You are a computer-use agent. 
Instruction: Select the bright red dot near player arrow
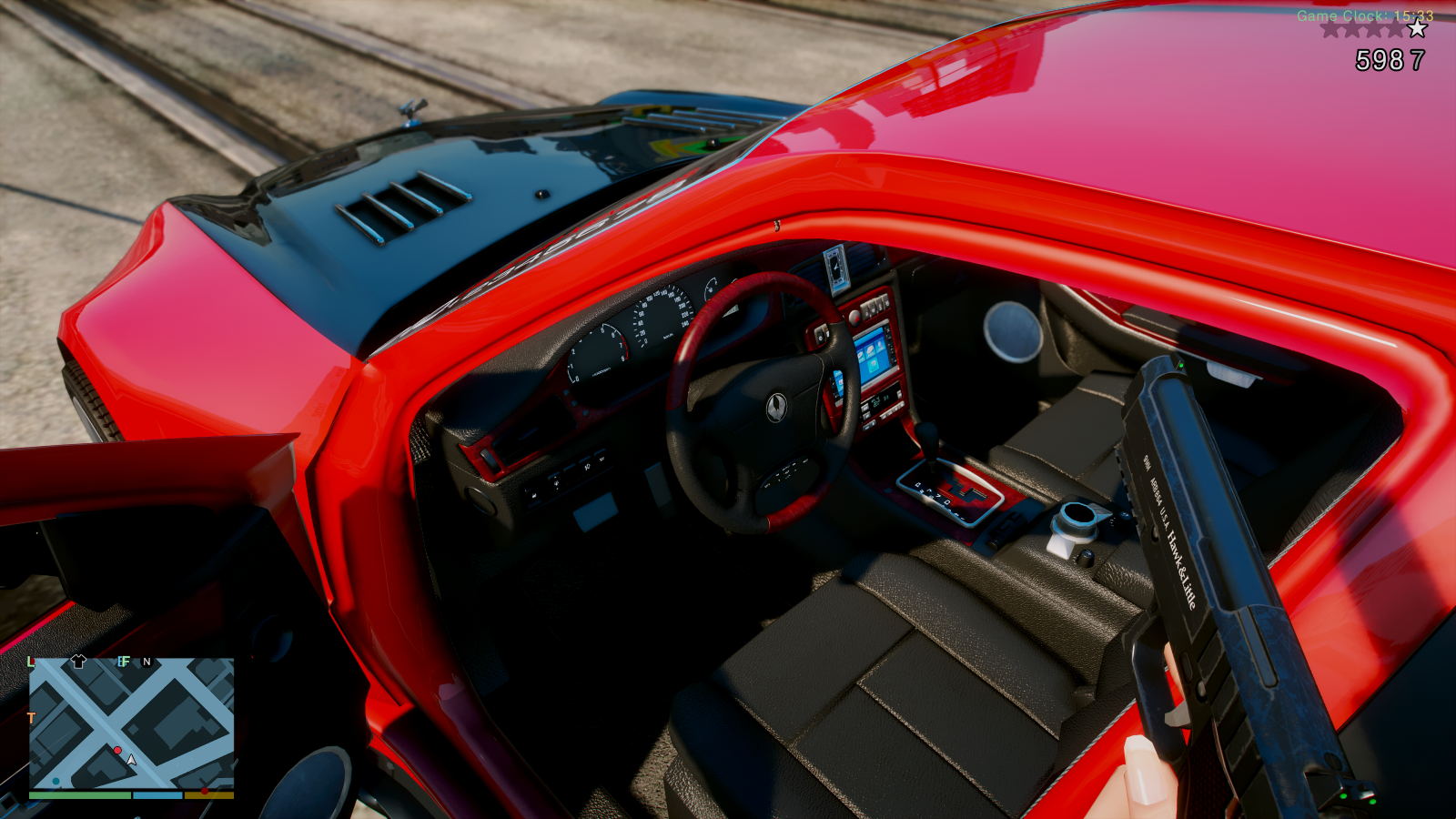tap(117, 750)
